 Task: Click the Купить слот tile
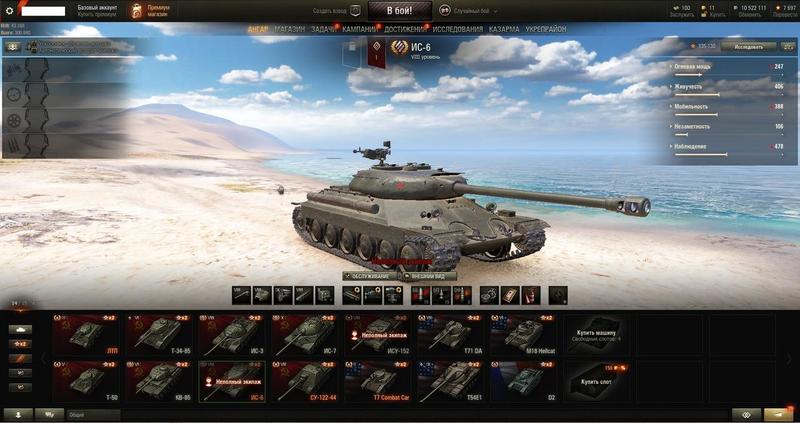tap(596, 382)
